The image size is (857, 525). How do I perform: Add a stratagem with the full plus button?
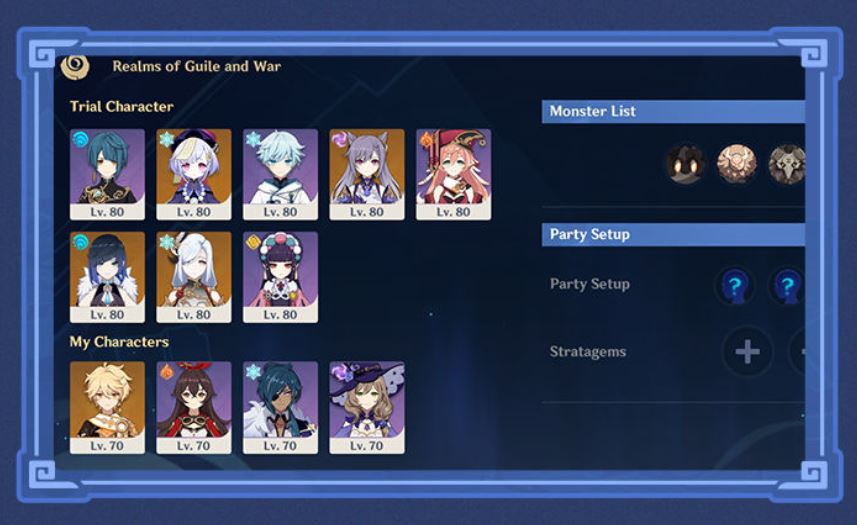(x=747, y=352)
